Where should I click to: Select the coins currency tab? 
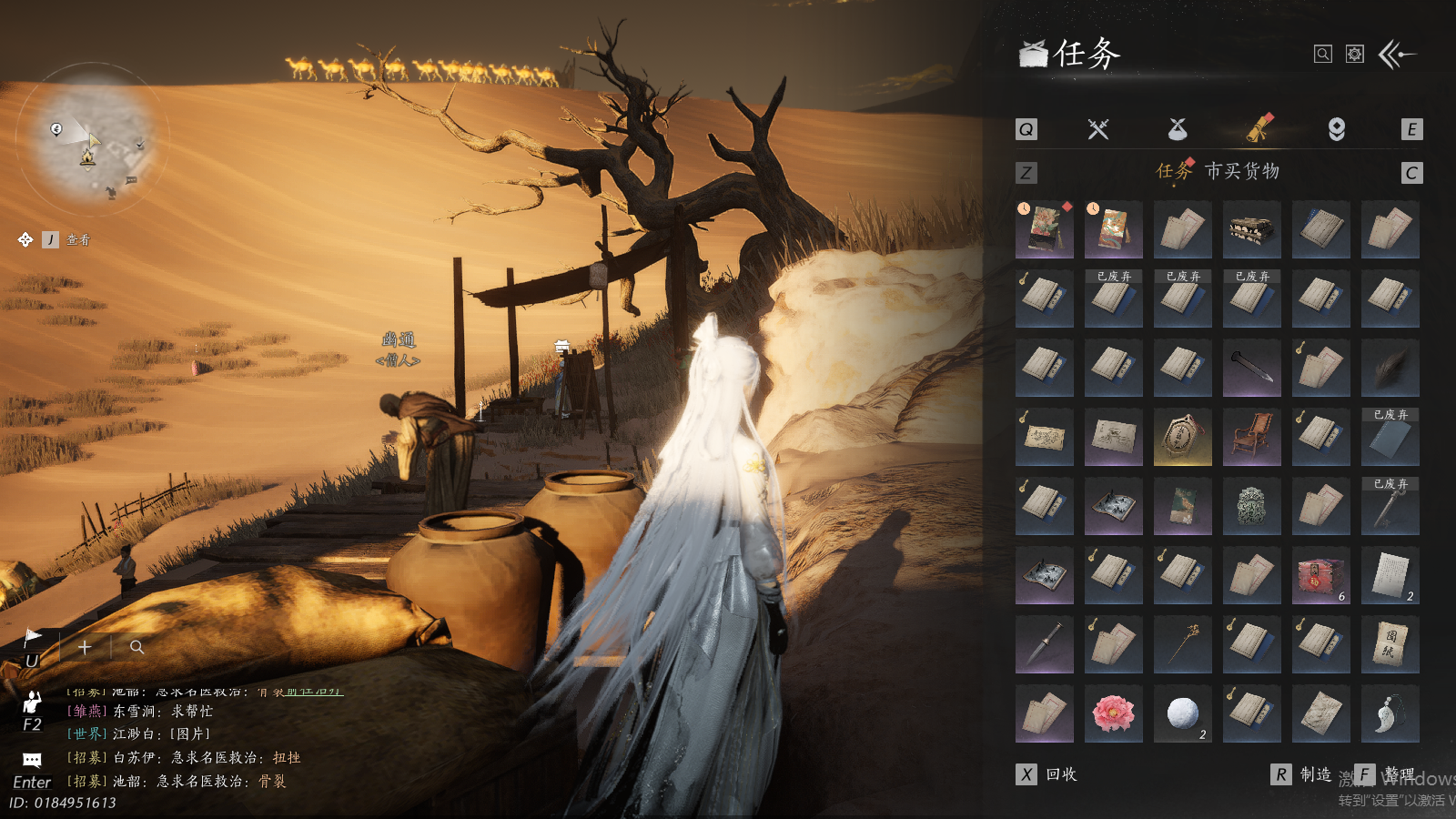point(1337,129)
